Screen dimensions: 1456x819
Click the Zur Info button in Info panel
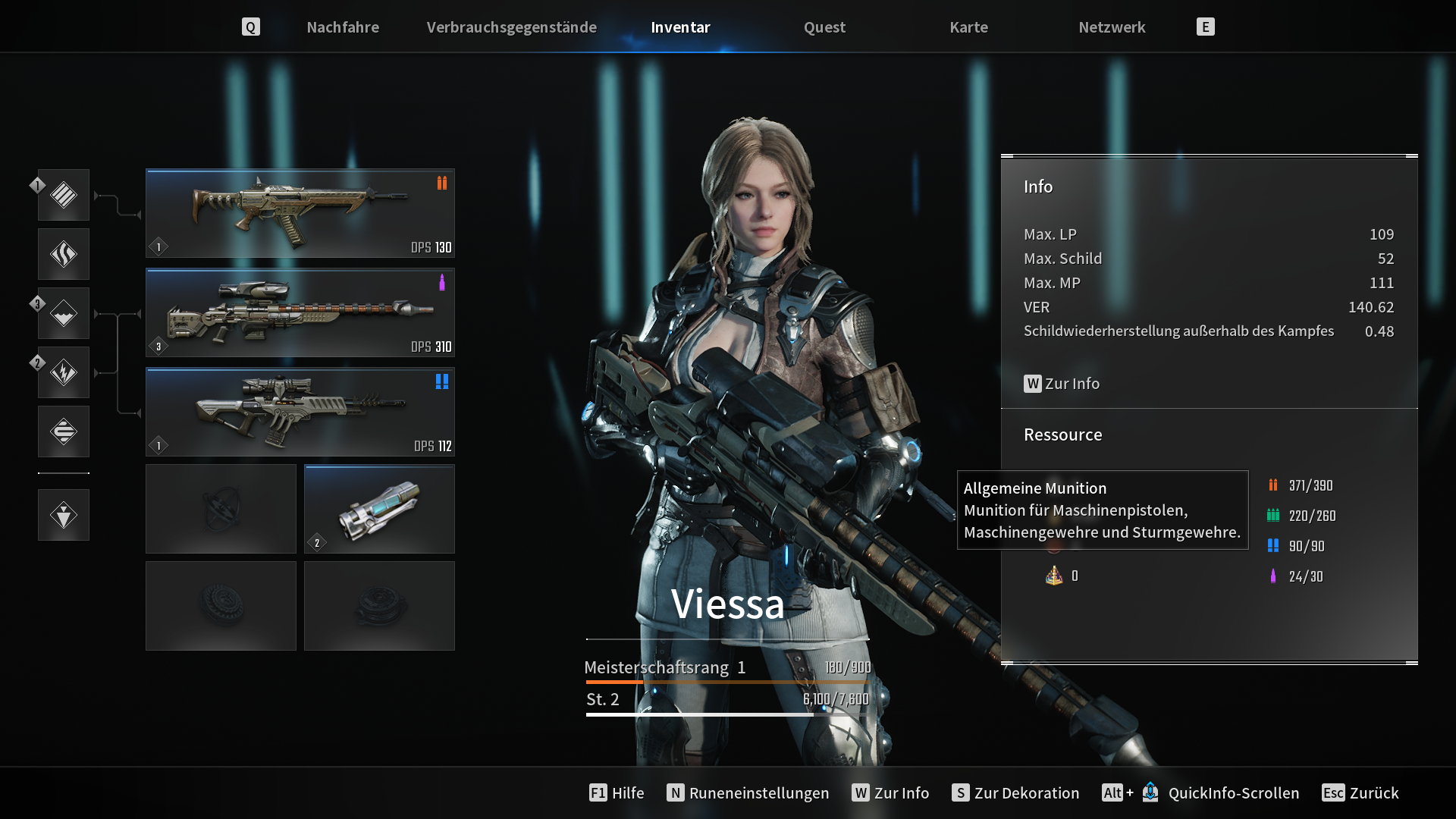pos(1062,384)
